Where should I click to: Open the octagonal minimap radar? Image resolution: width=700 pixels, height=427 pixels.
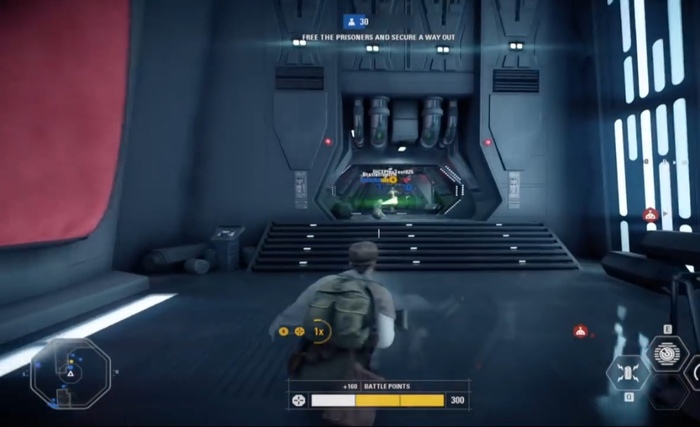[x=69, y=372]
